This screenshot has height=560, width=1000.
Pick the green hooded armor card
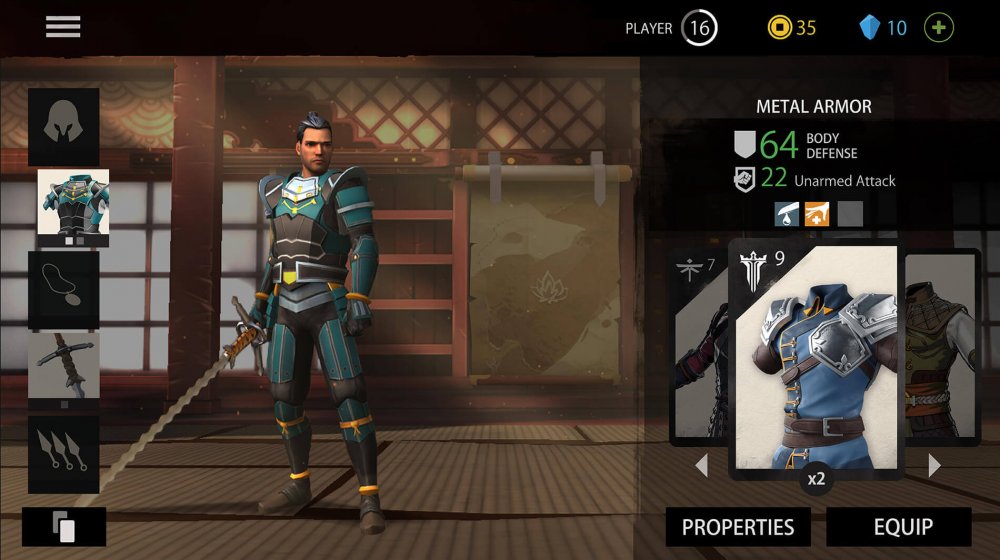click(x=943, y=345)
